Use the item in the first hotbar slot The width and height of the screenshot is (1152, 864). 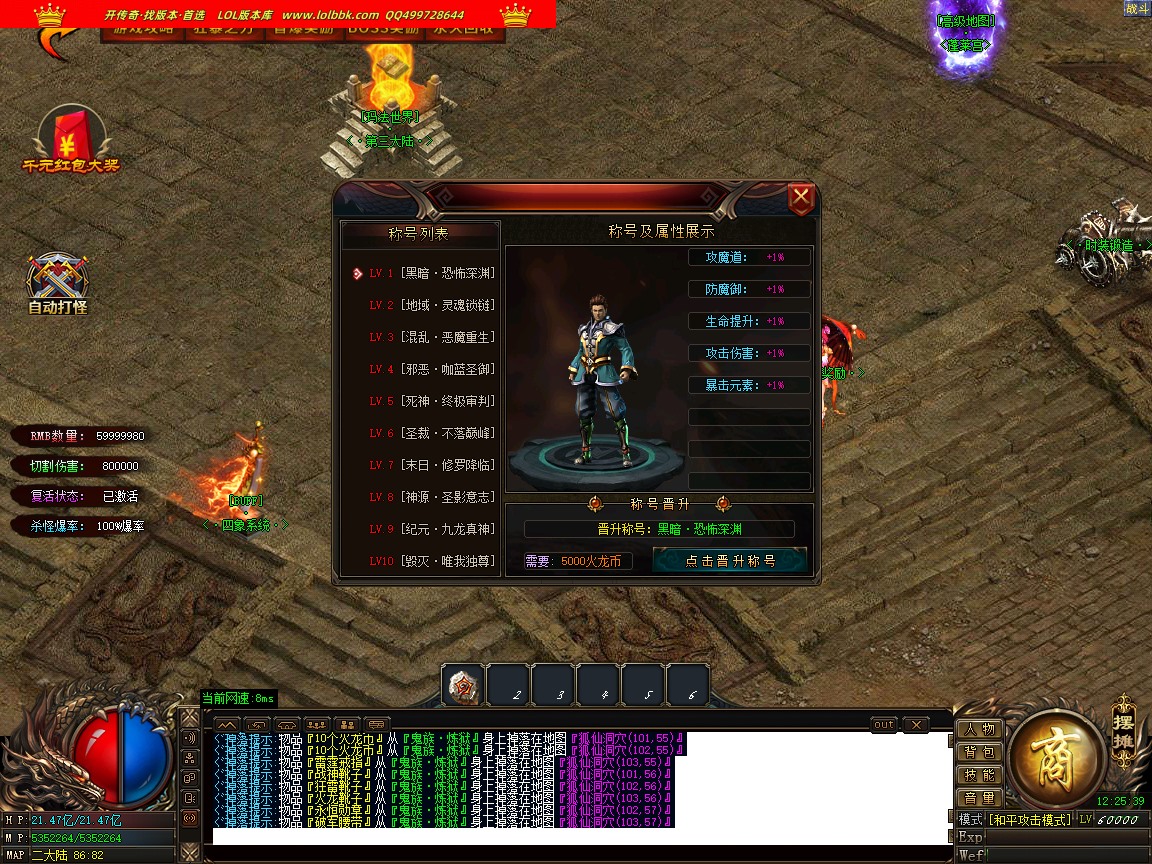click(463, 686)
